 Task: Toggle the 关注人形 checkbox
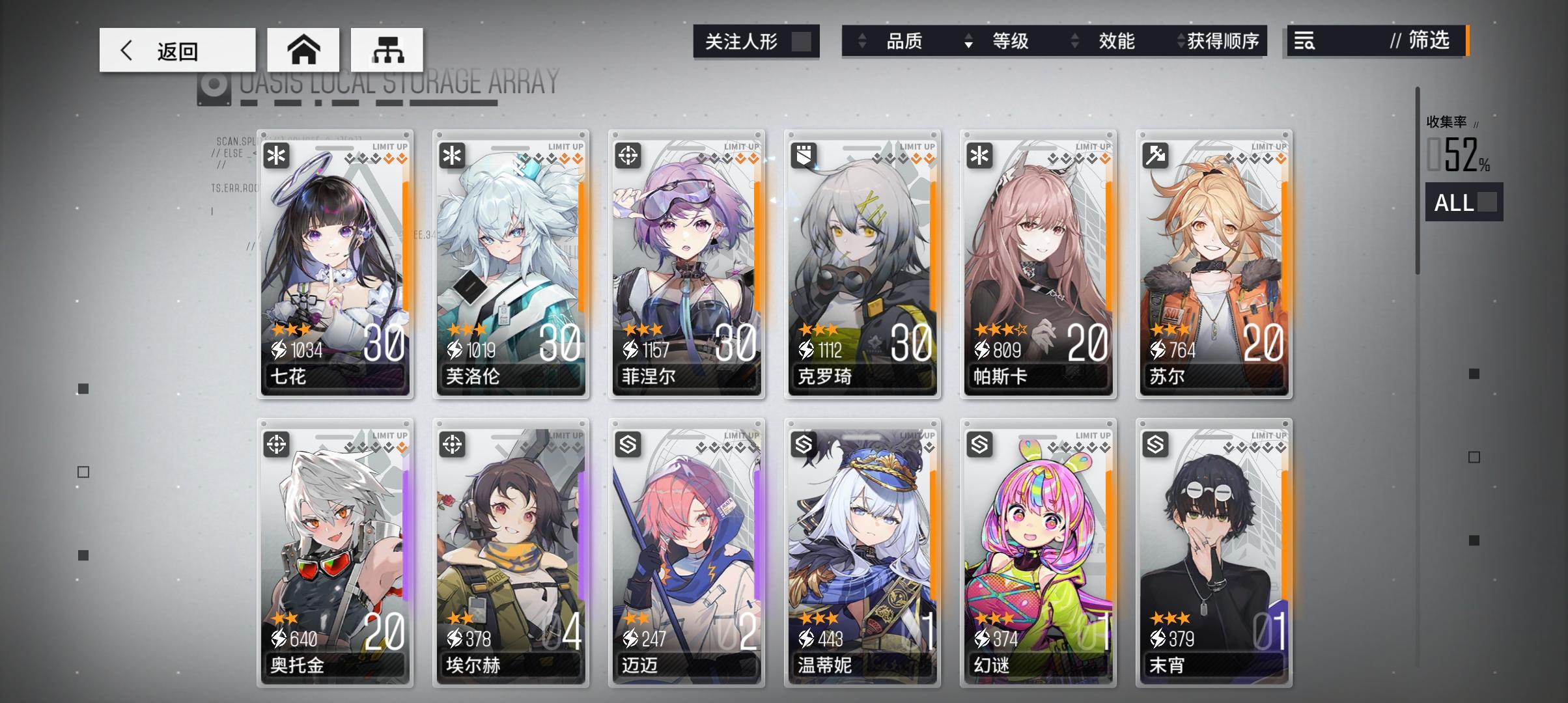(x=804, y=40)
